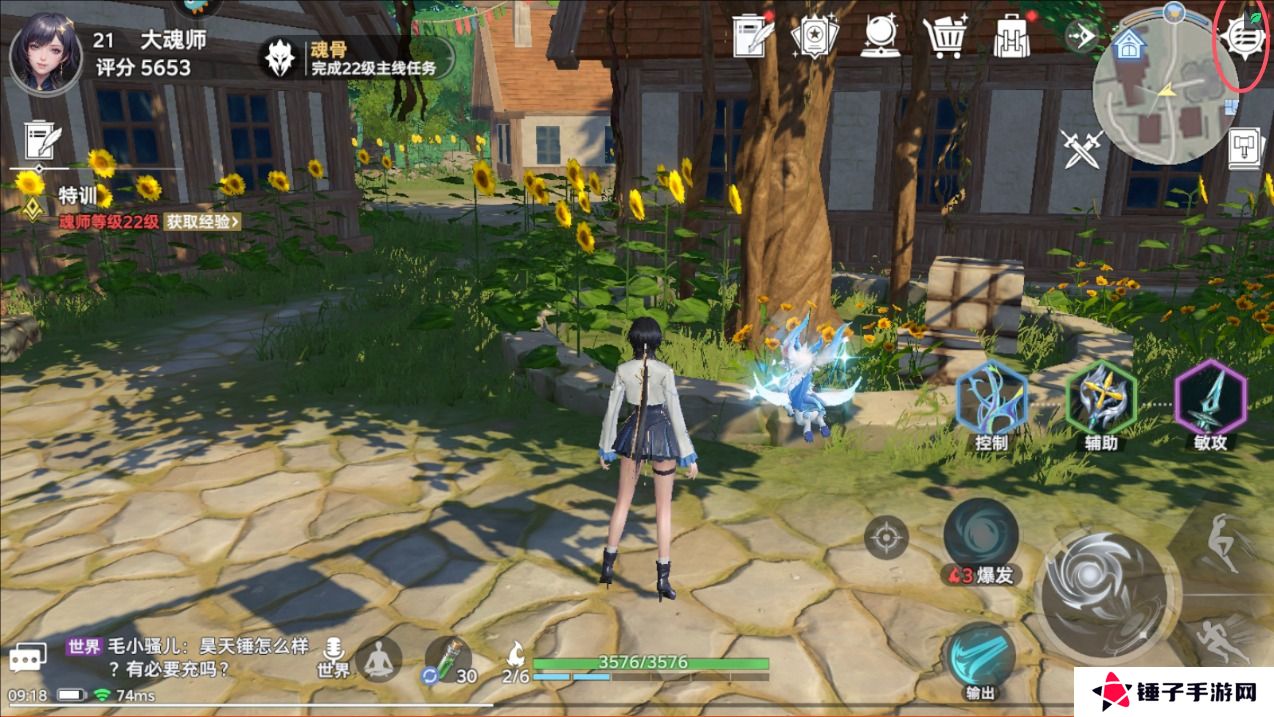The width and height of the screenshot is (1274, 717).
Task: Open the backpack inventory
Action: (1012, 37)
